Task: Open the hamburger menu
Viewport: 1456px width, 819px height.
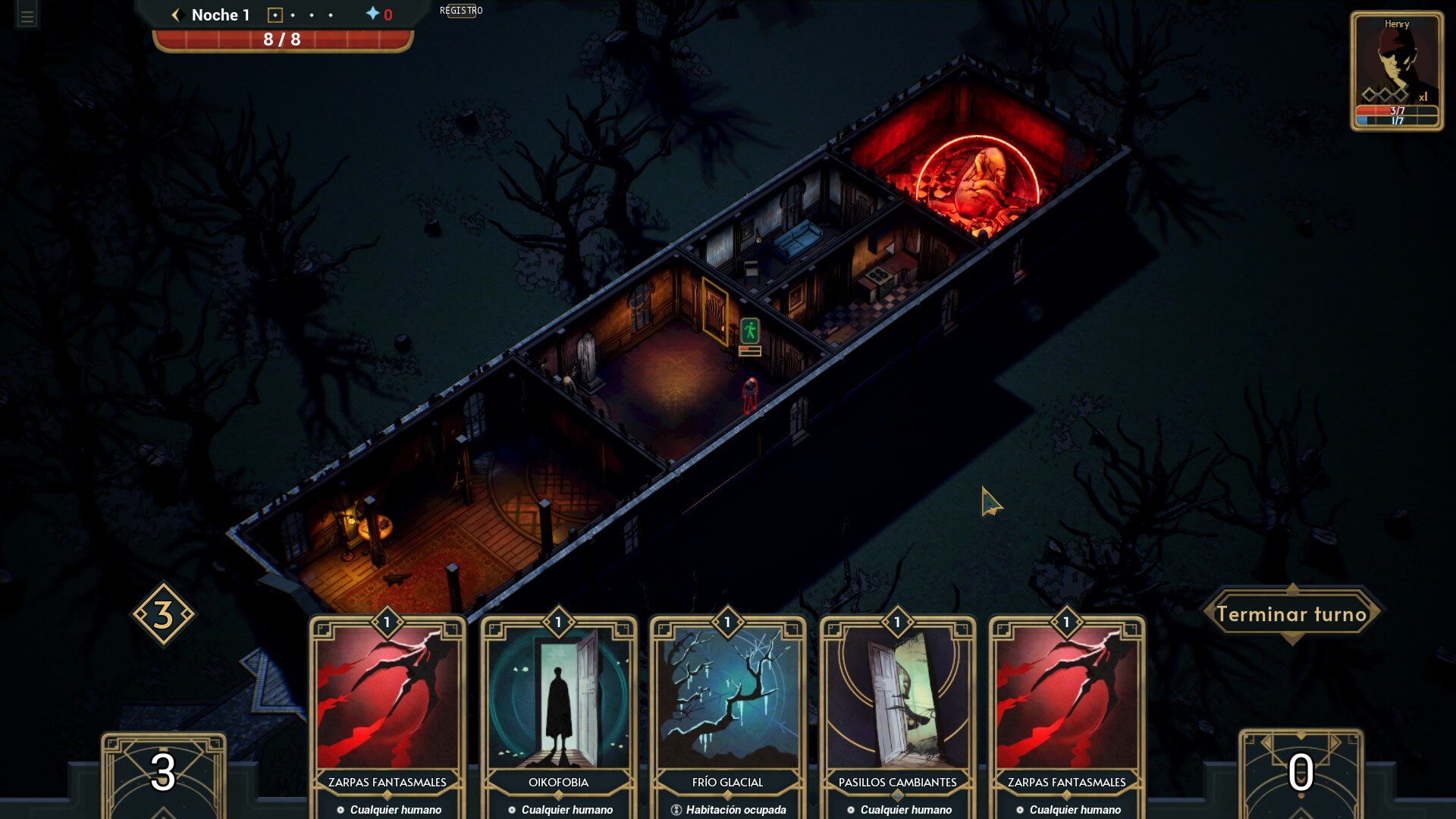Action: 27,17
